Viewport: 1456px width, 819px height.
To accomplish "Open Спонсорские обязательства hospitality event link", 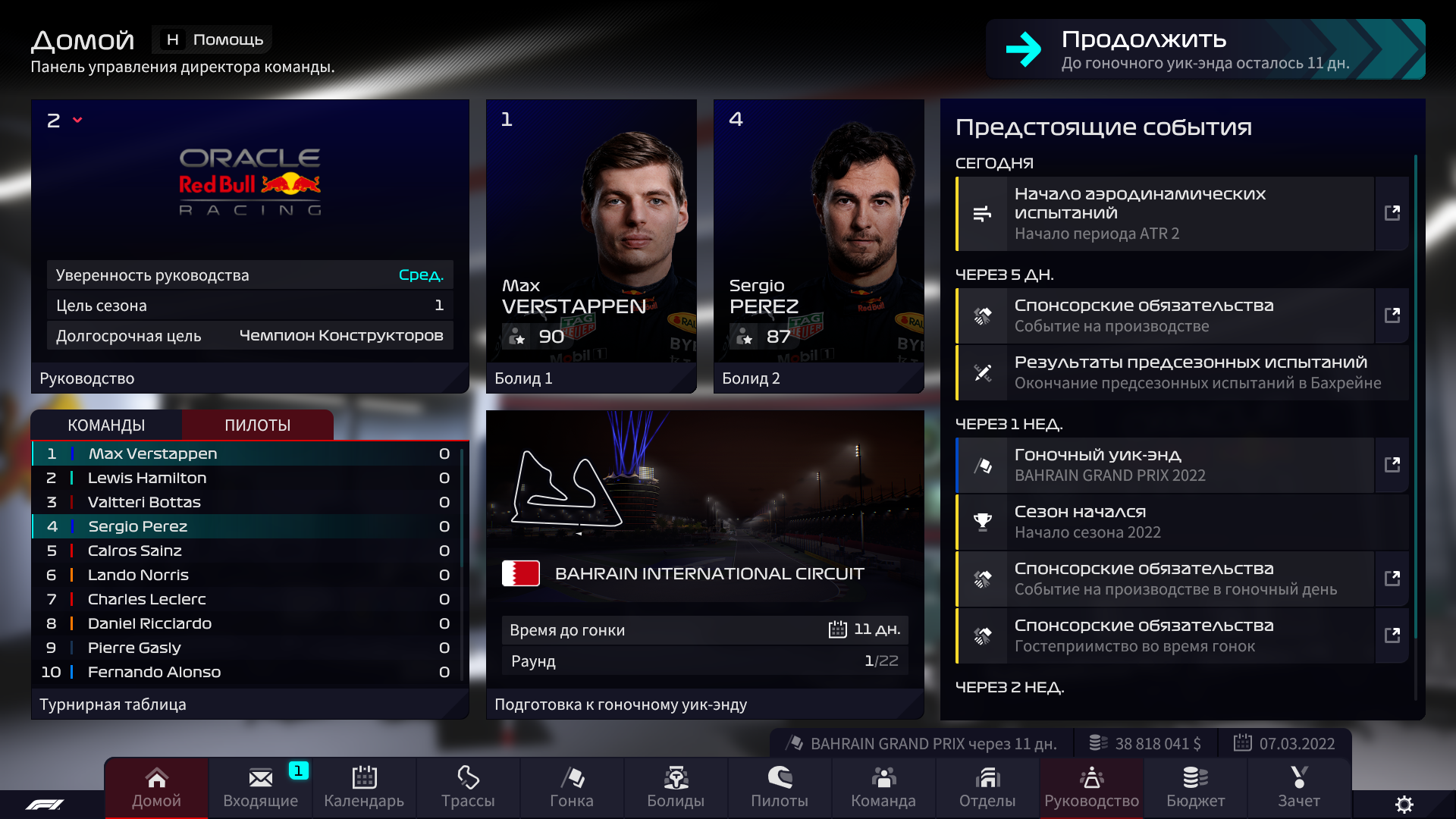I will click(x=1393, y=635).
